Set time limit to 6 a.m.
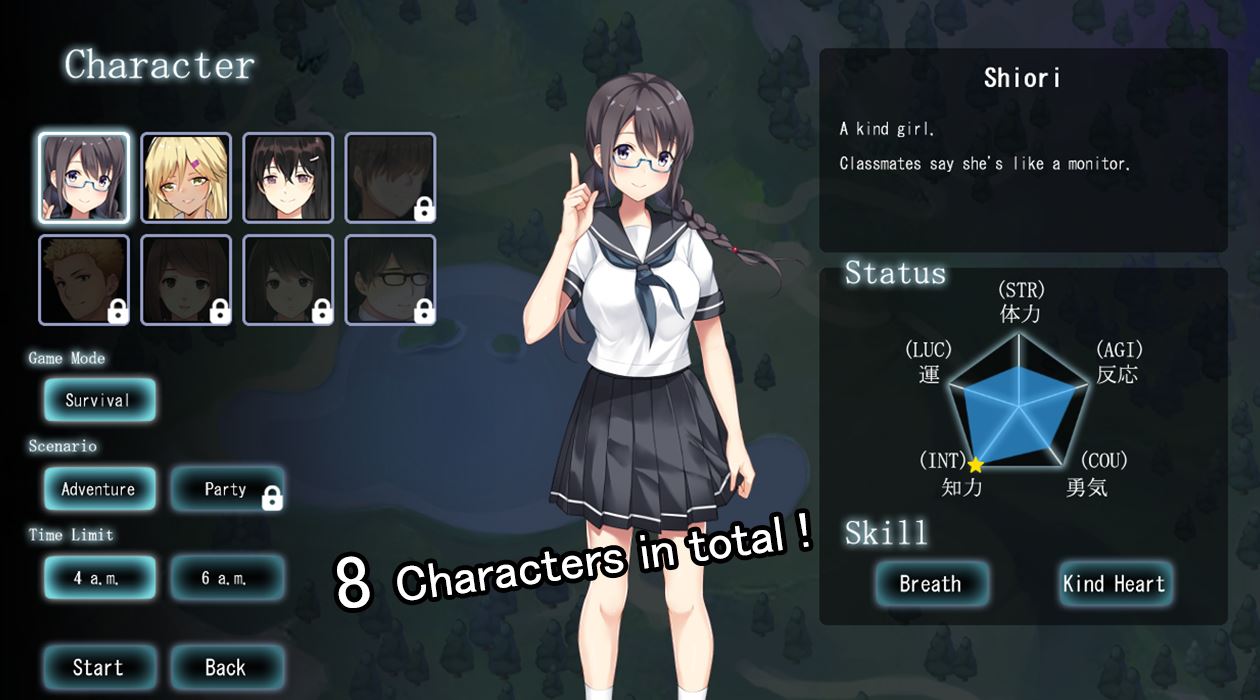Viewport: 1260px width, 700px height. pyautogui.click(x=227, y=578)
